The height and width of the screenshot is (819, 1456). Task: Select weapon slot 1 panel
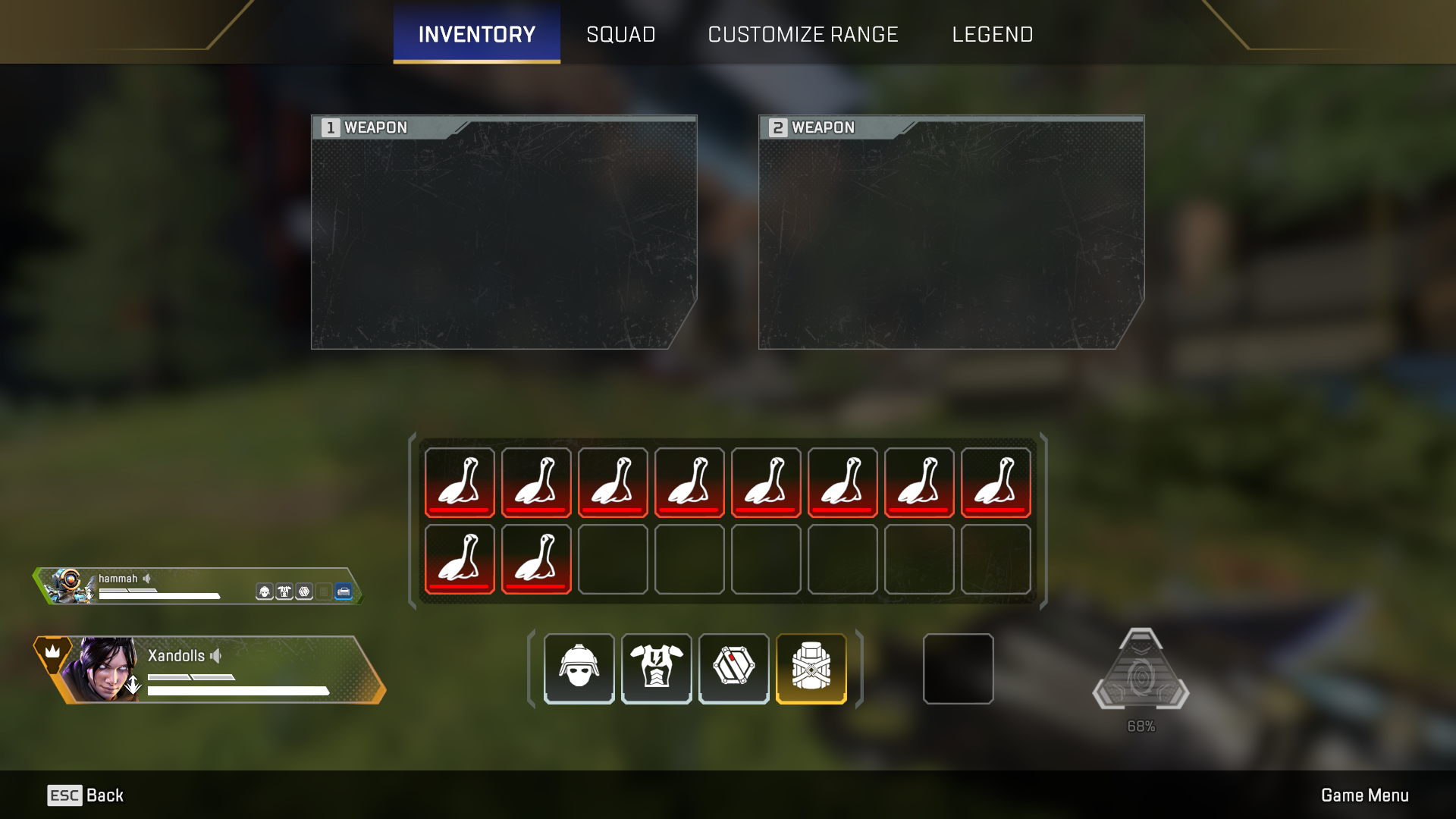pos(504,232)
